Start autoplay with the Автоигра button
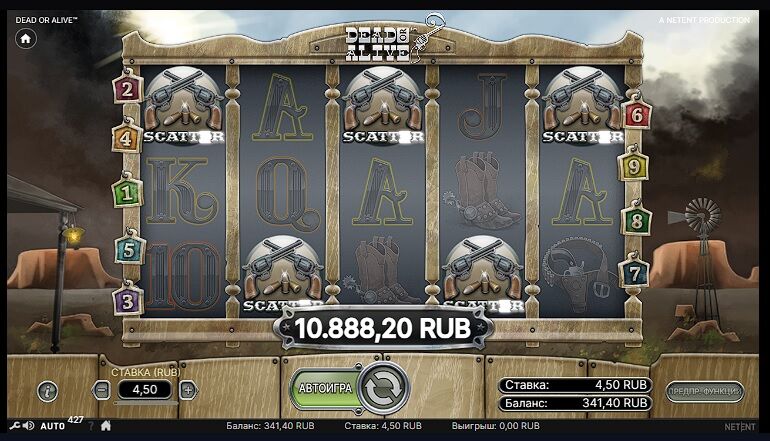This screenshot has height=441, width=770. [x=328, y=388]
